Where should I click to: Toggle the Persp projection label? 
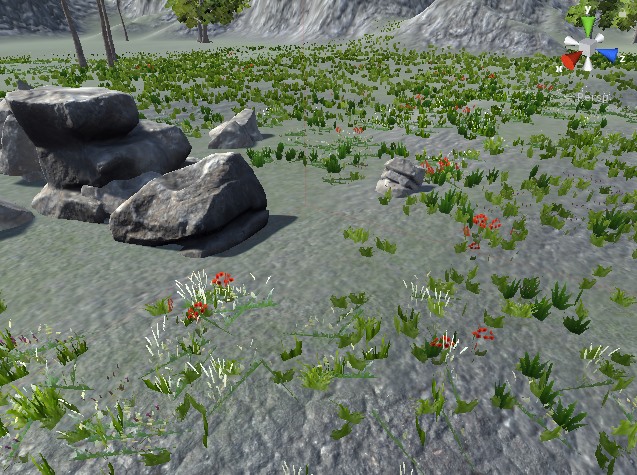(591, 95)
